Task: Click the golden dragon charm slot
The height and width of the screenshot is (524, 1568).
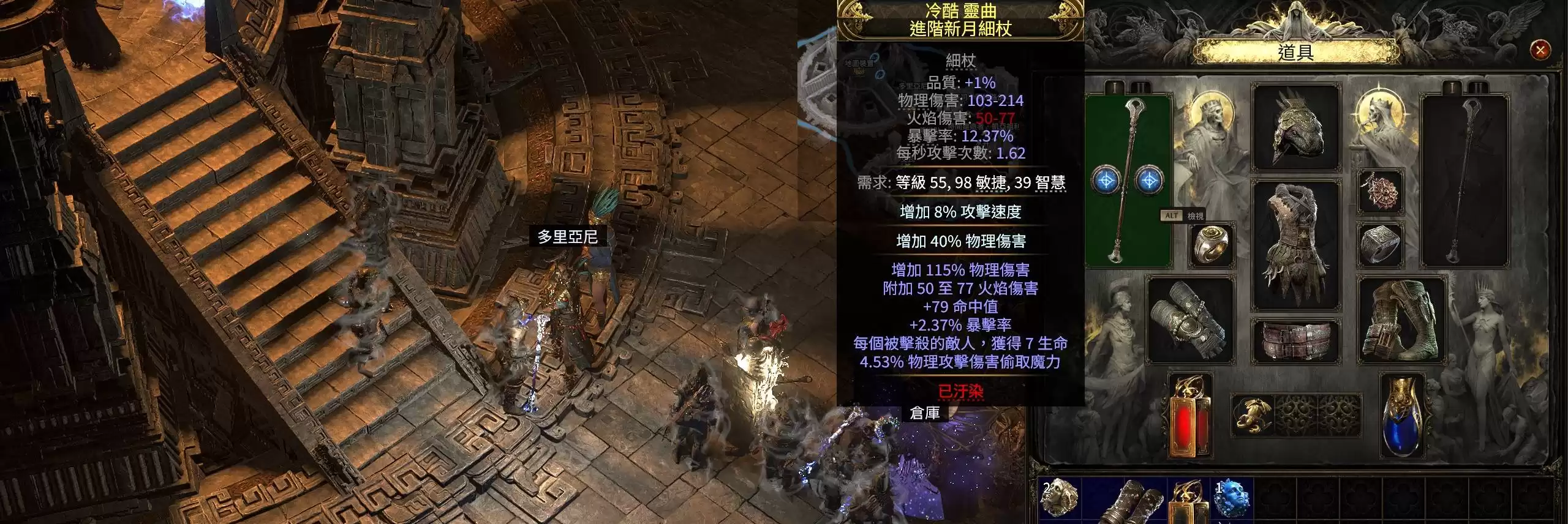Action: (x=1252, y=414)
